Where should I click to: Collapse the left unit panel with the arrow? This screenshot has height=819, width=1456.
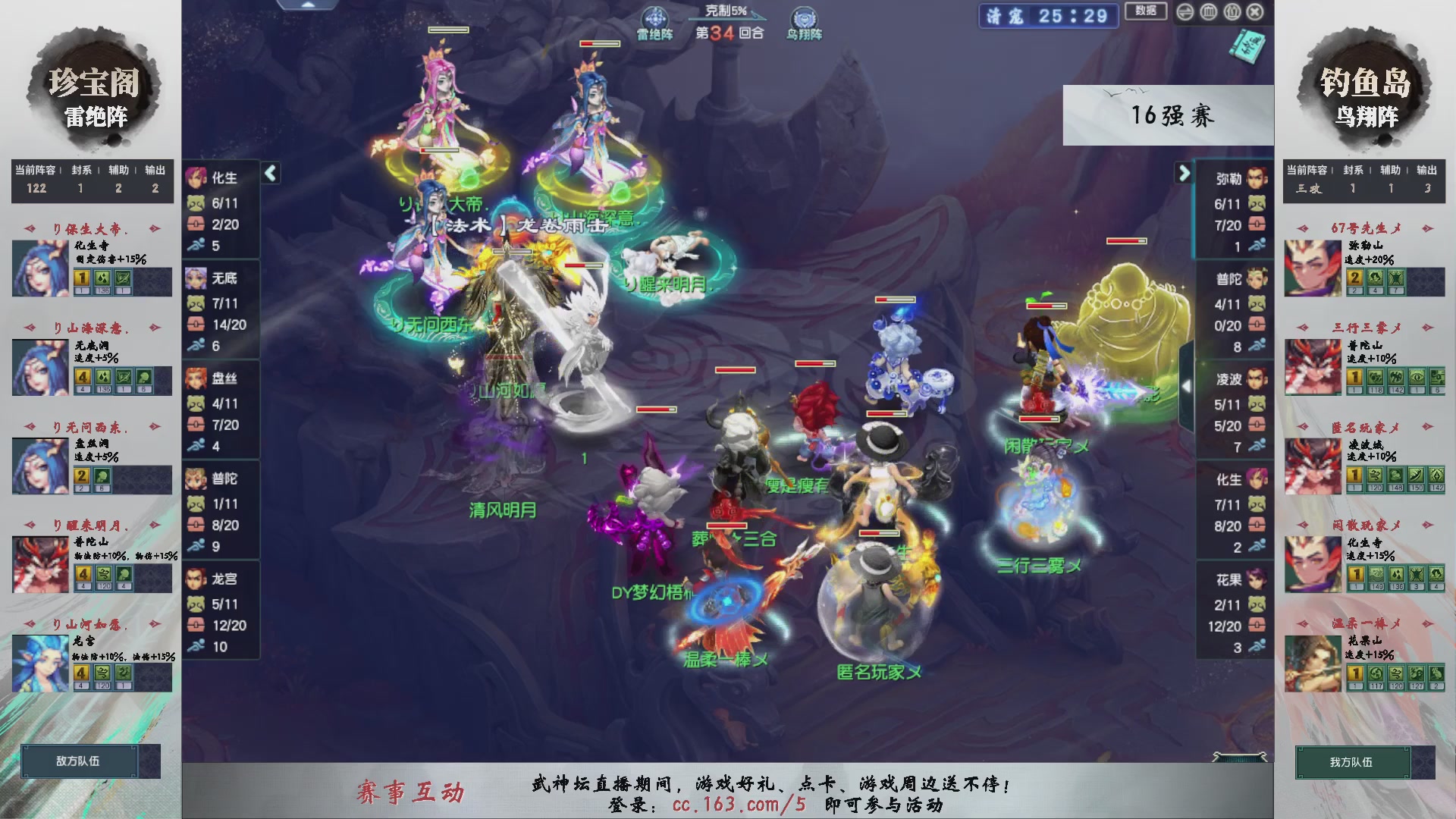pos(269,173)
